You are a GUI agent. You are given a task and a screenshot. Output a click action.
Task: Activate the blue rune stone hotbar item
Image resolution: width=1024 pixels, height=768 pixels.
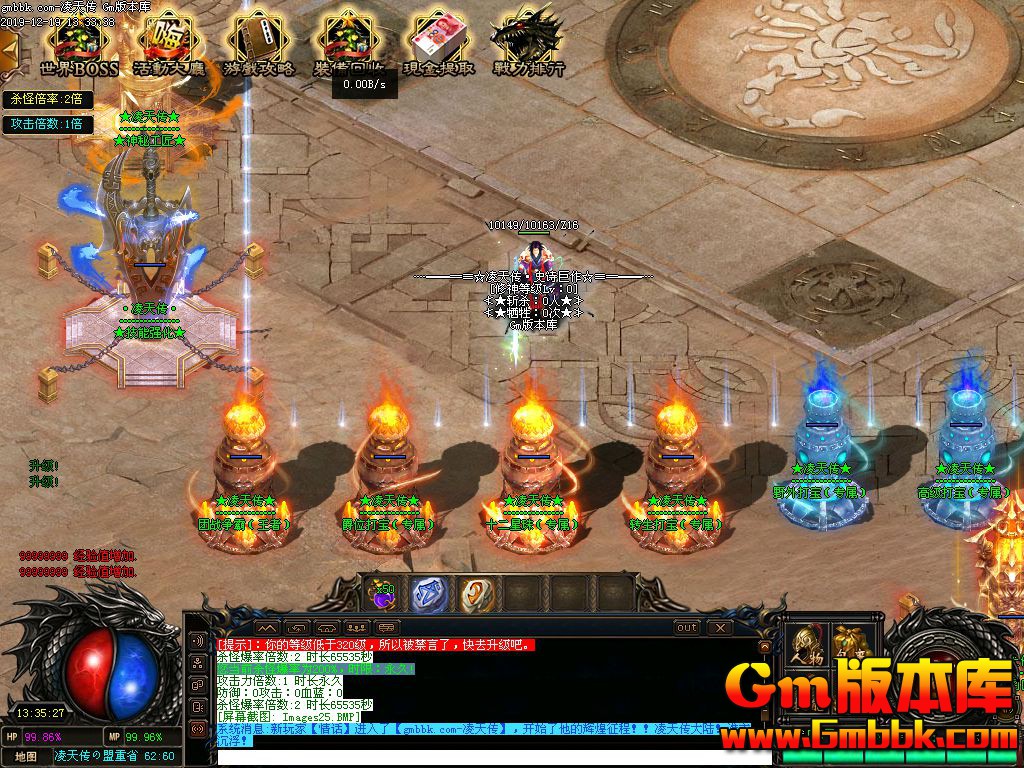click(429, 595)
